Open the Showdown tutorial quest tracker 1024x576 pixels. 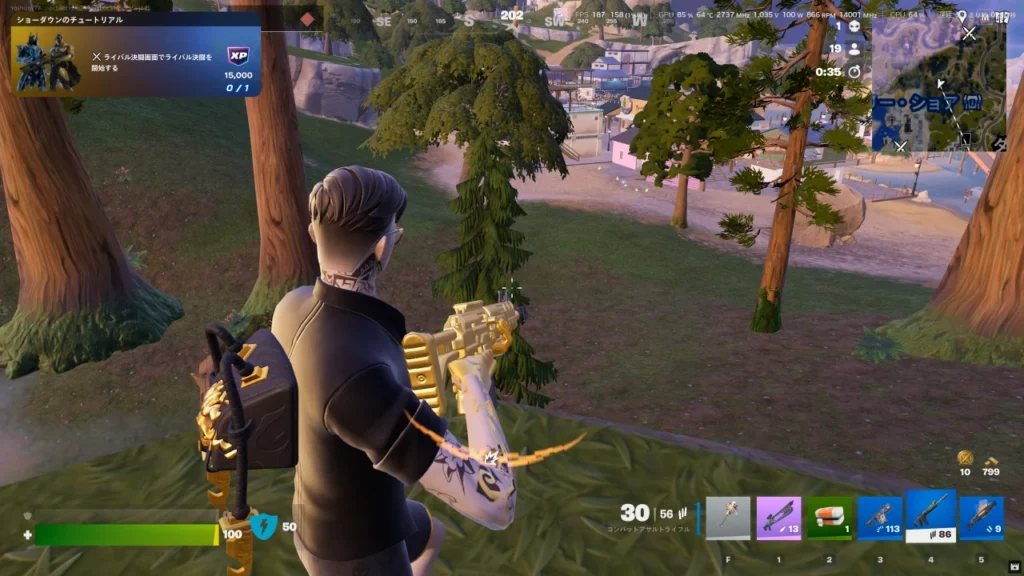pos(135,55)
